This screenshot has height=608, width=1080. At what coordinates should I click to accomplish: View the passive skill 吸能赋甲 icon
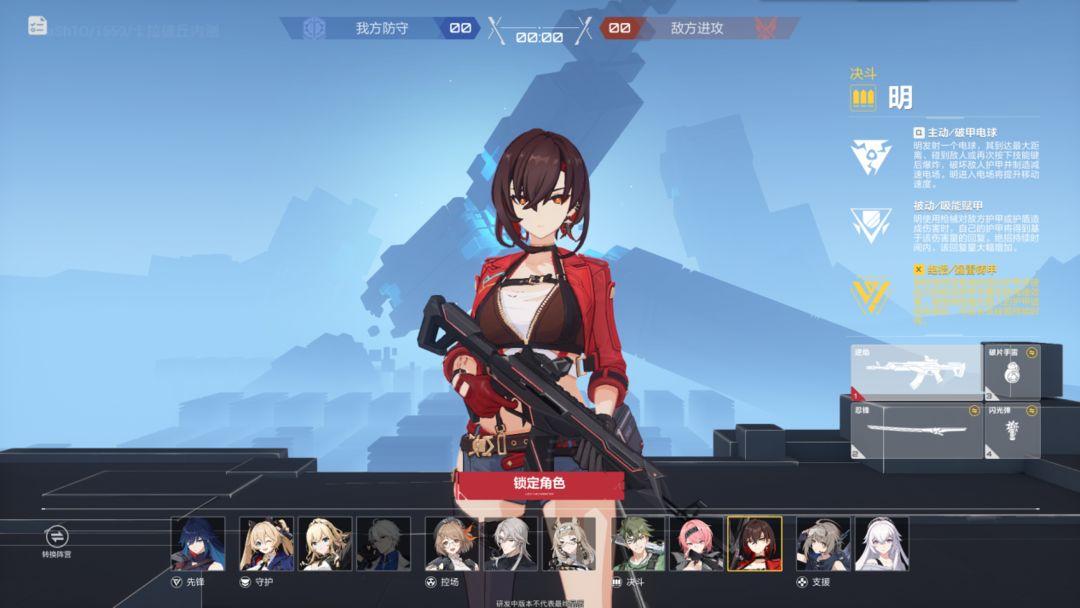871,225
